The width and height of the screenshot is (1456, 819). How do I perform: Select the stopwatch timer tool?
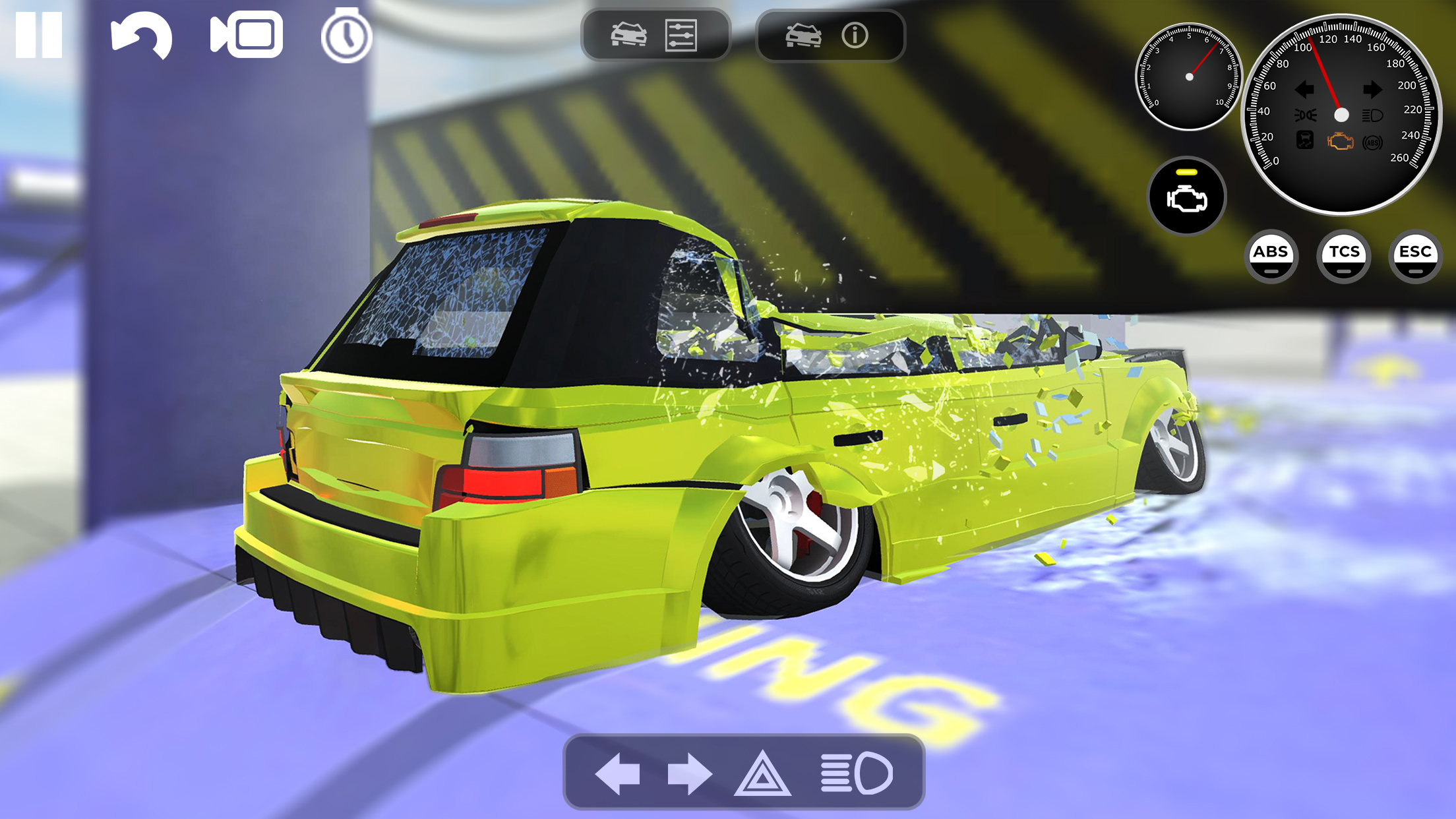click(x=346, y=36)
